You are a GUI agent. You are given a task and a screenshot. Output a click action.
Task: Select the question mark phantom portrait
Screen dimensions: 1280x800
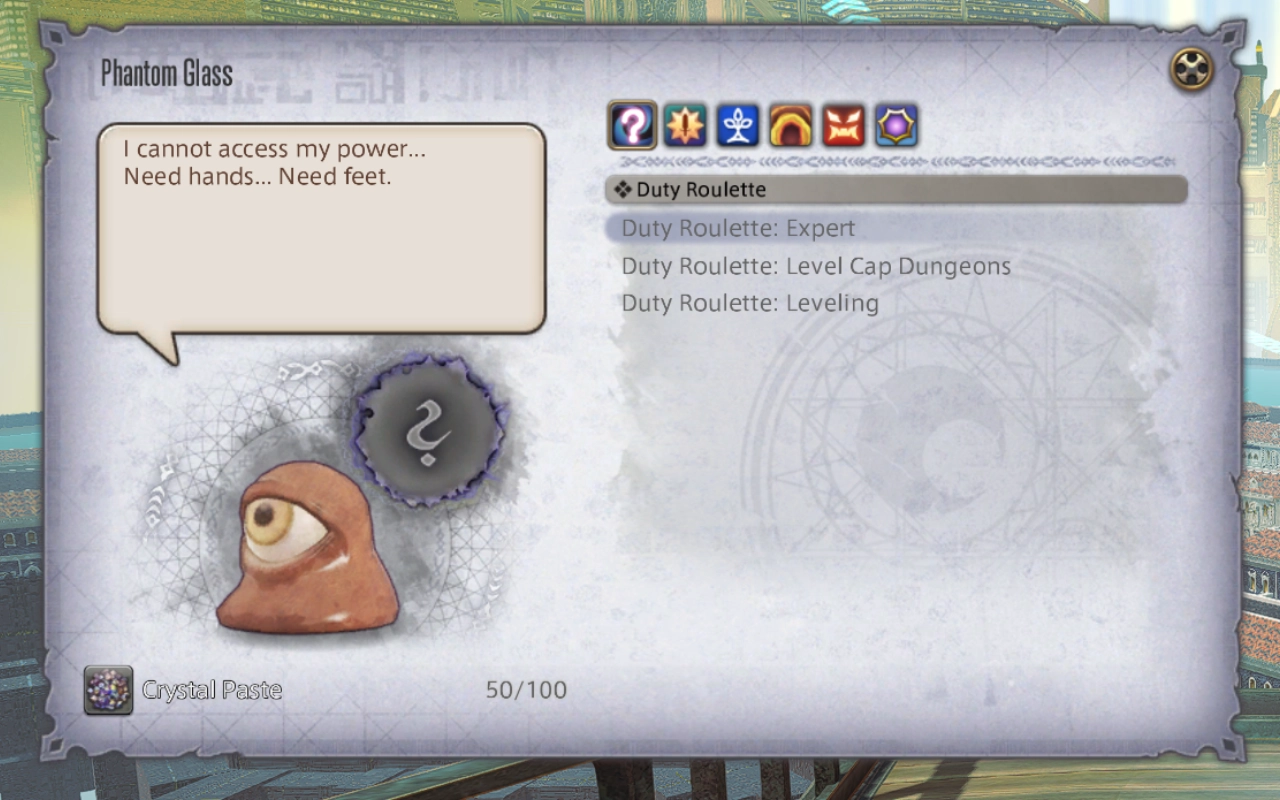[428, 431]
